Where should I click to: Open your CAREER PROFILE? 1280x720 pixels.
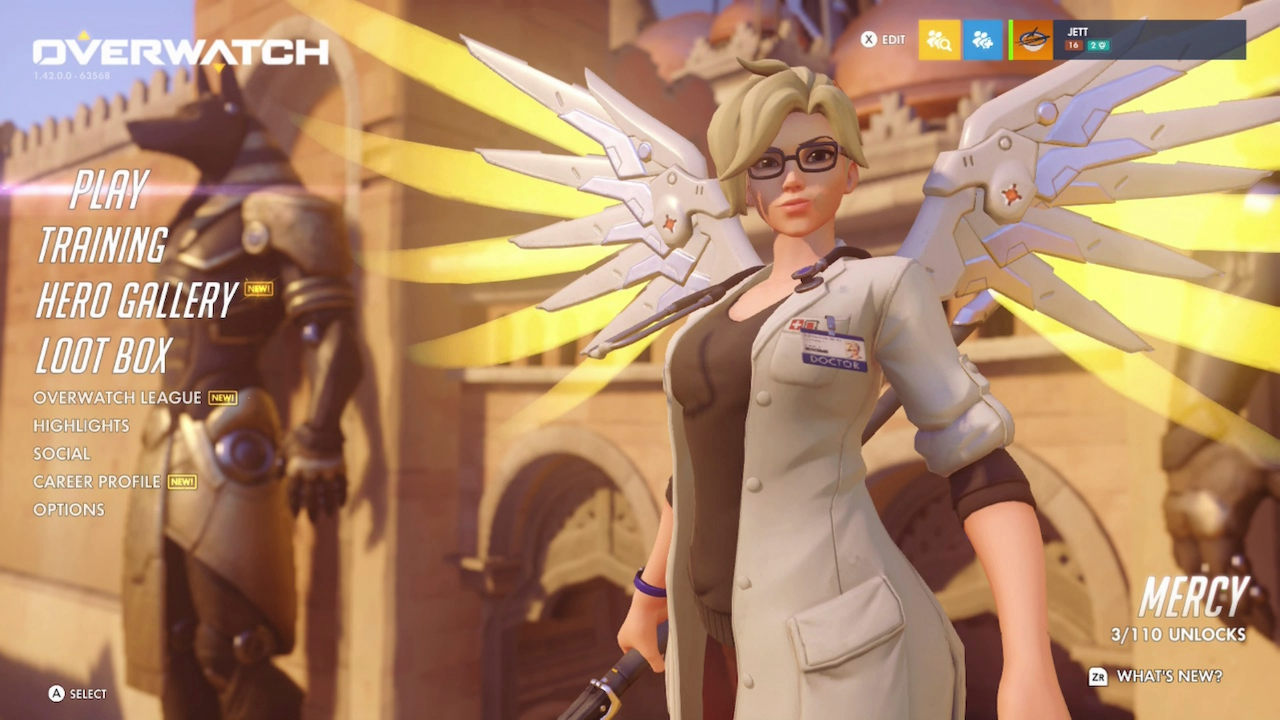[97, 481]
